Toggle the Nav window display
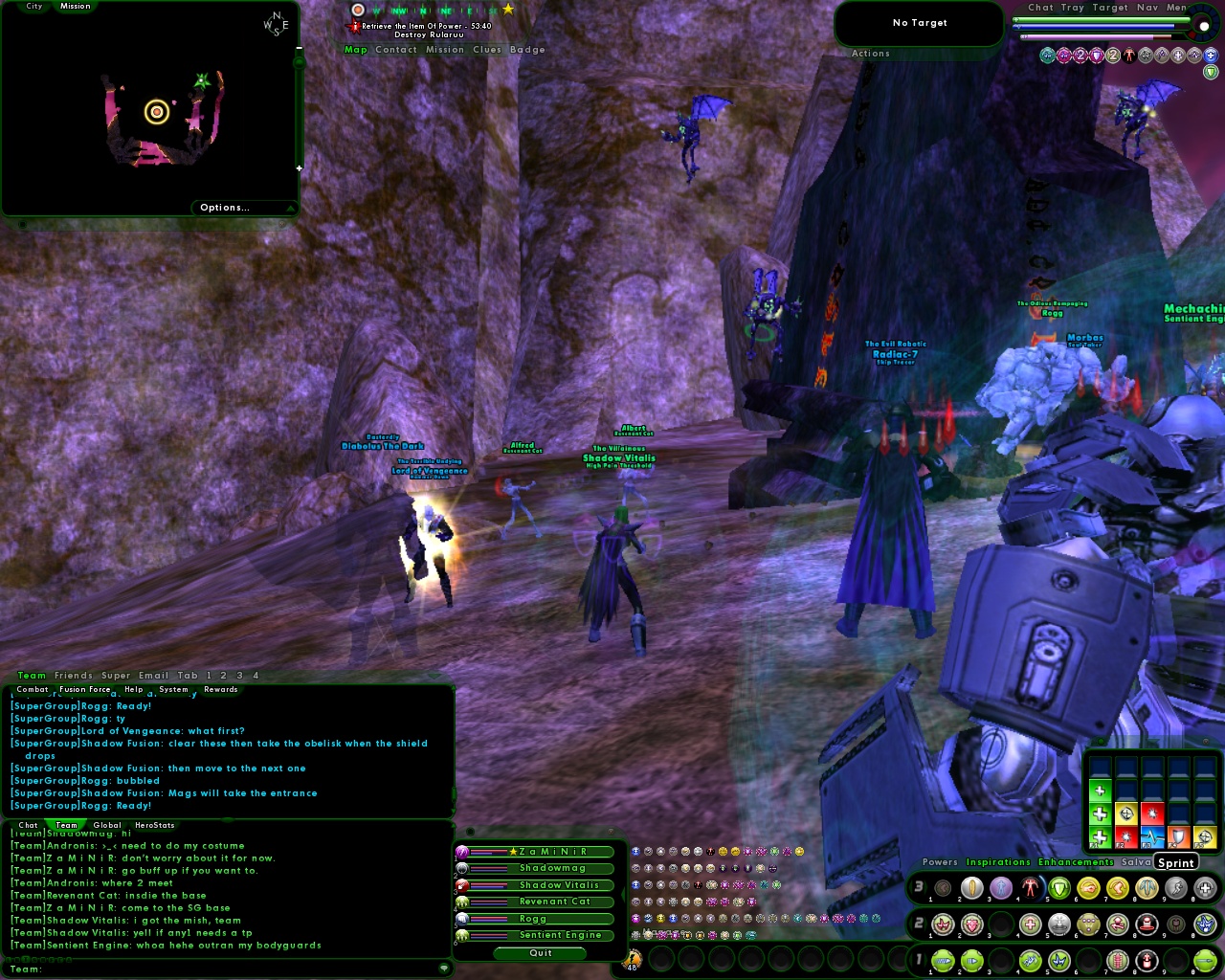The width and height of the screenshot is (1225, 980). pos(1149,8)
